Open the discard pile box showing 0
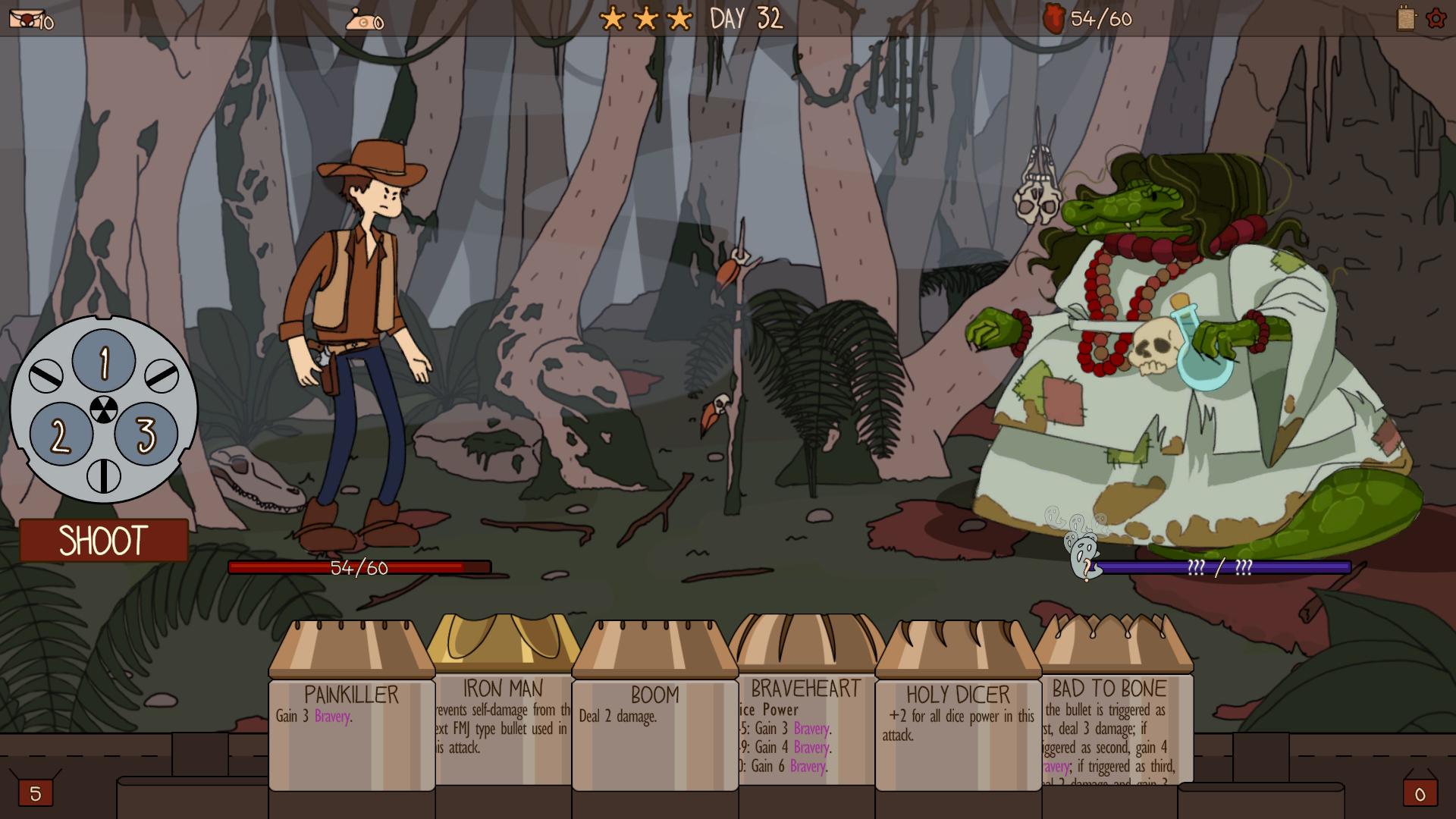 [1420, 792]
